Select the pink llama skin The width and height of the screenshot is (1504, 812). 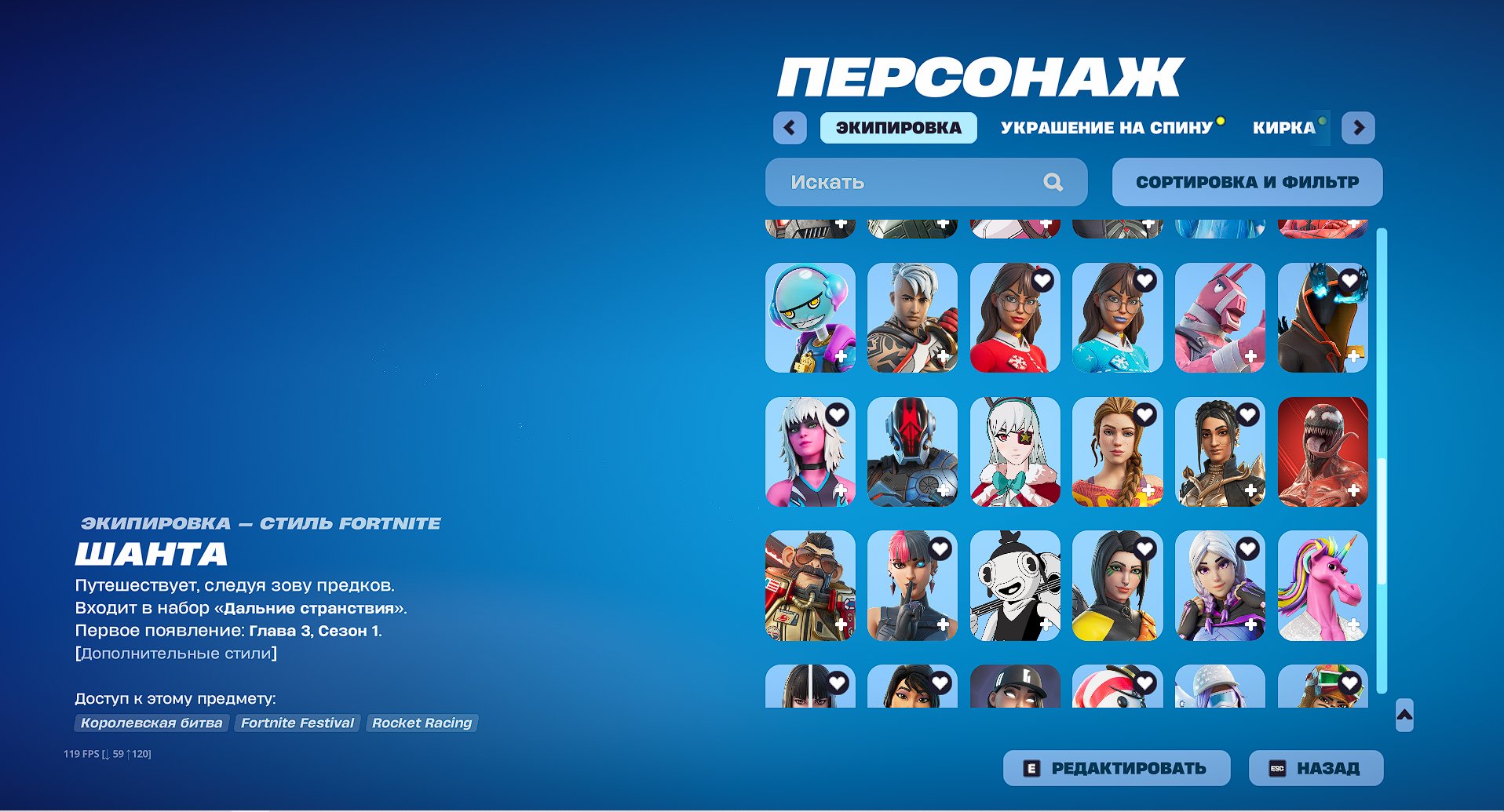click(1221, 317)
